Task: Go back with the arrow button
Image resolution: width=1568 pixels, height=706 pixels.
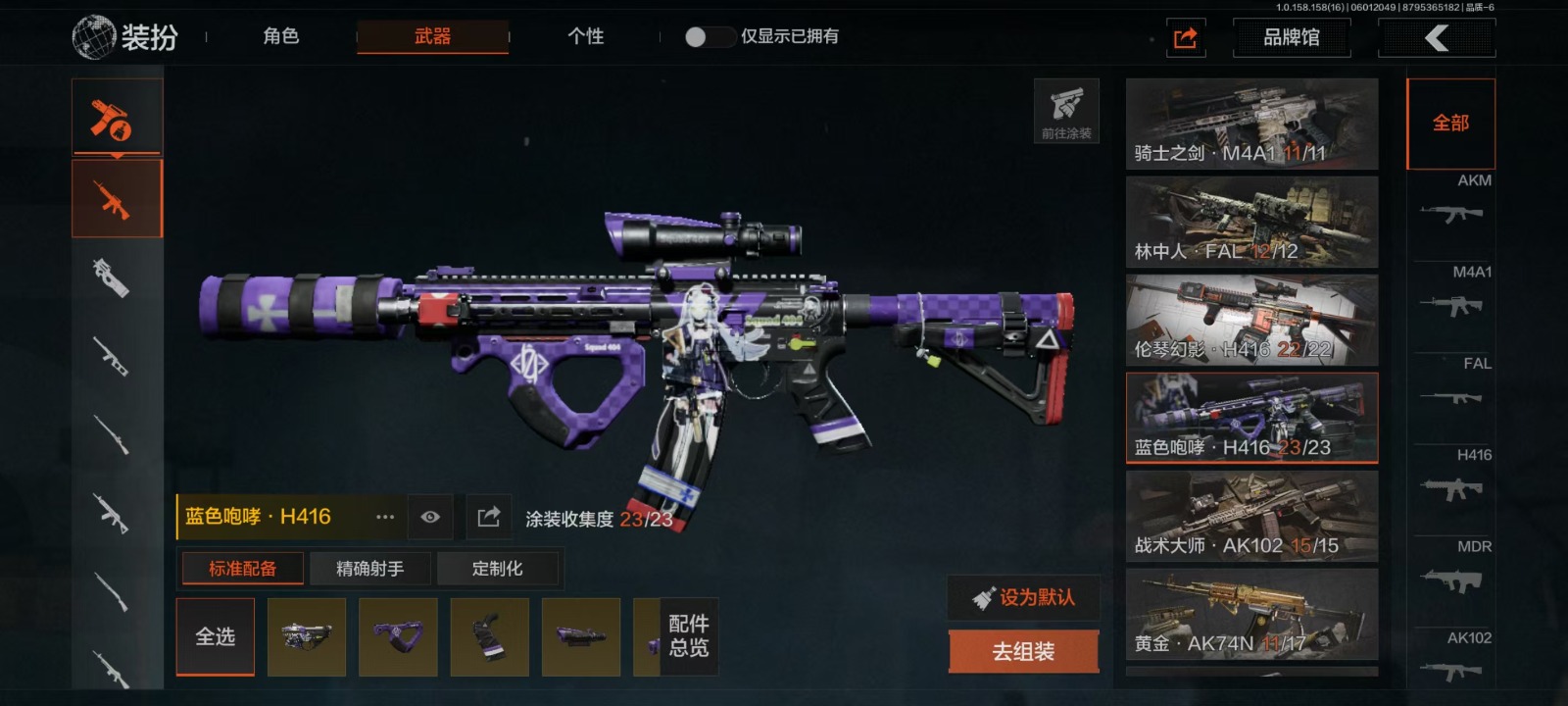Action: click(1436, 38)
